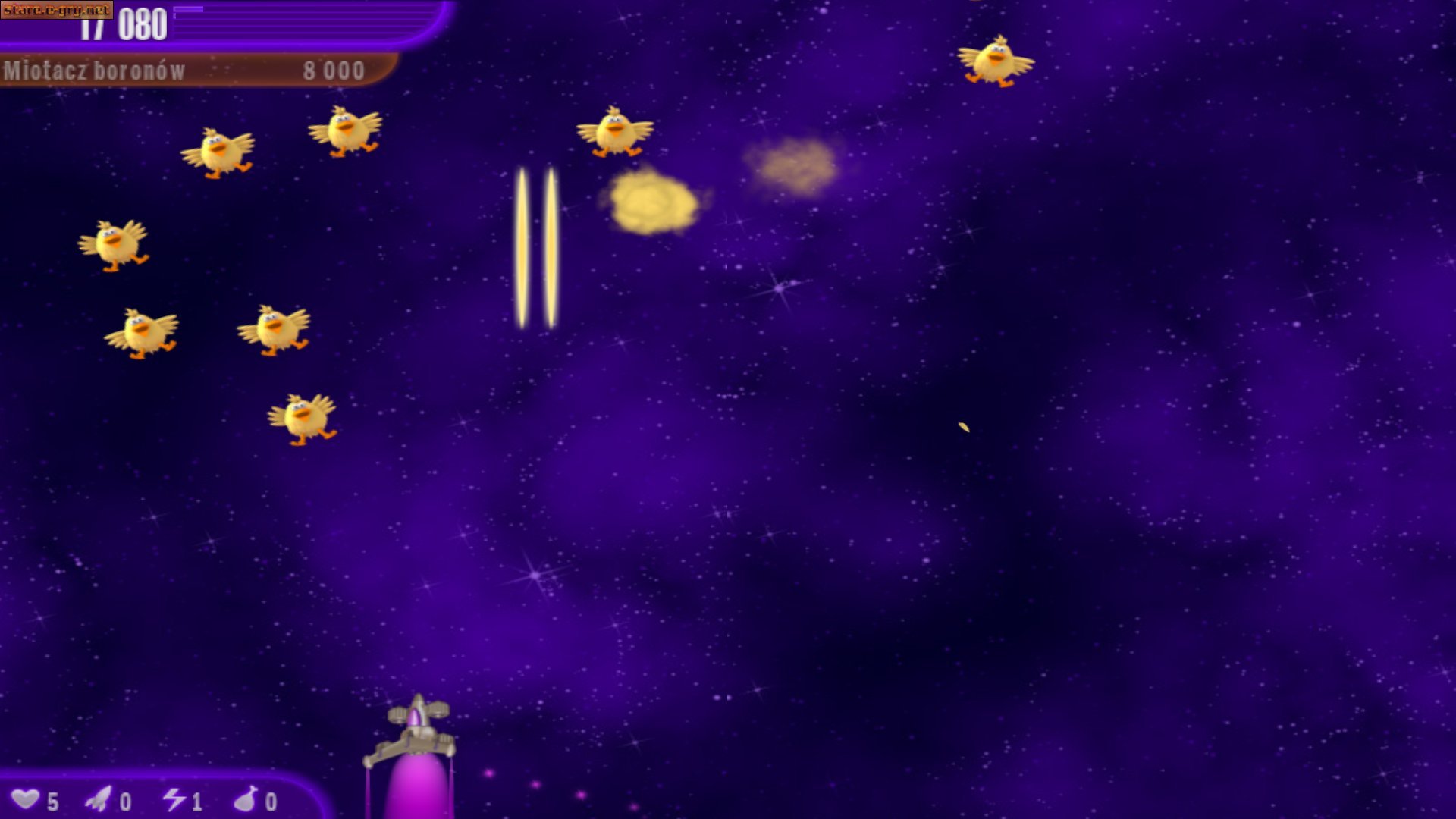Viewport: 1456px width, 819px height.
Task: Select the heart lives icon
Action: pyautogui.click(x=26, y=799)
